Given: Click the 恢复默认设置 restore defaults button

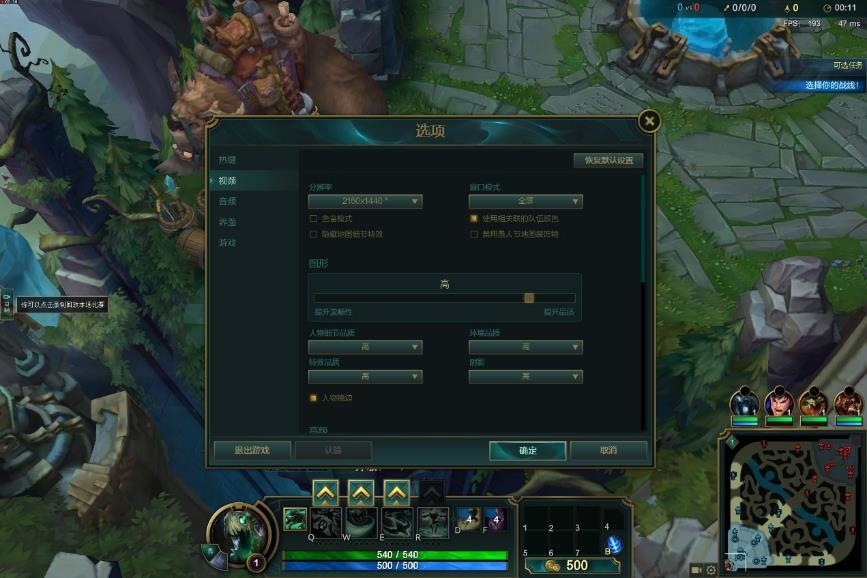Looking at the screenshot, I should pos(608,160).
